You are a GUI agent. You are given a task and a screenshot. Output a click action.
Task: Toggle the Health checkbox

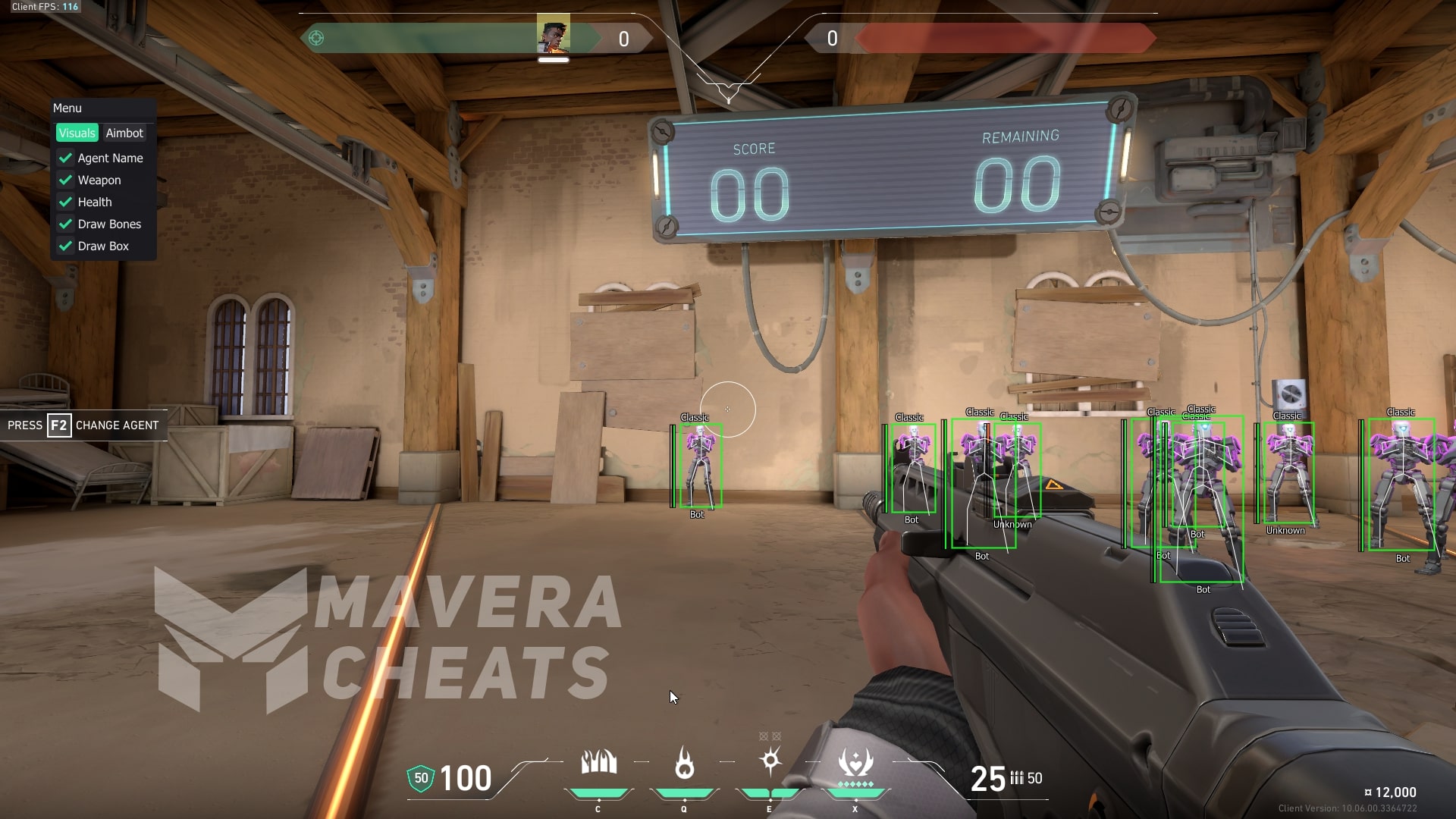[x=66, y=202]
